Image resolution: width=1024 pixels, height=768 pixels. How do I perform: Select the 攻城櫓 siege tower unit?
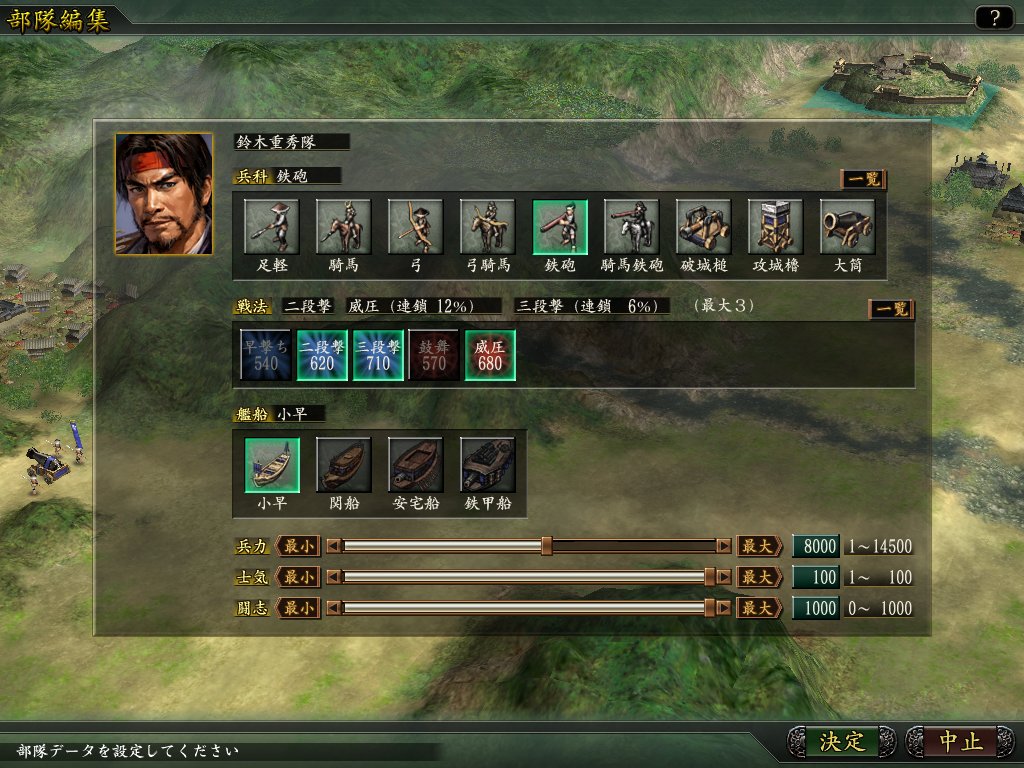click(776, 227)
